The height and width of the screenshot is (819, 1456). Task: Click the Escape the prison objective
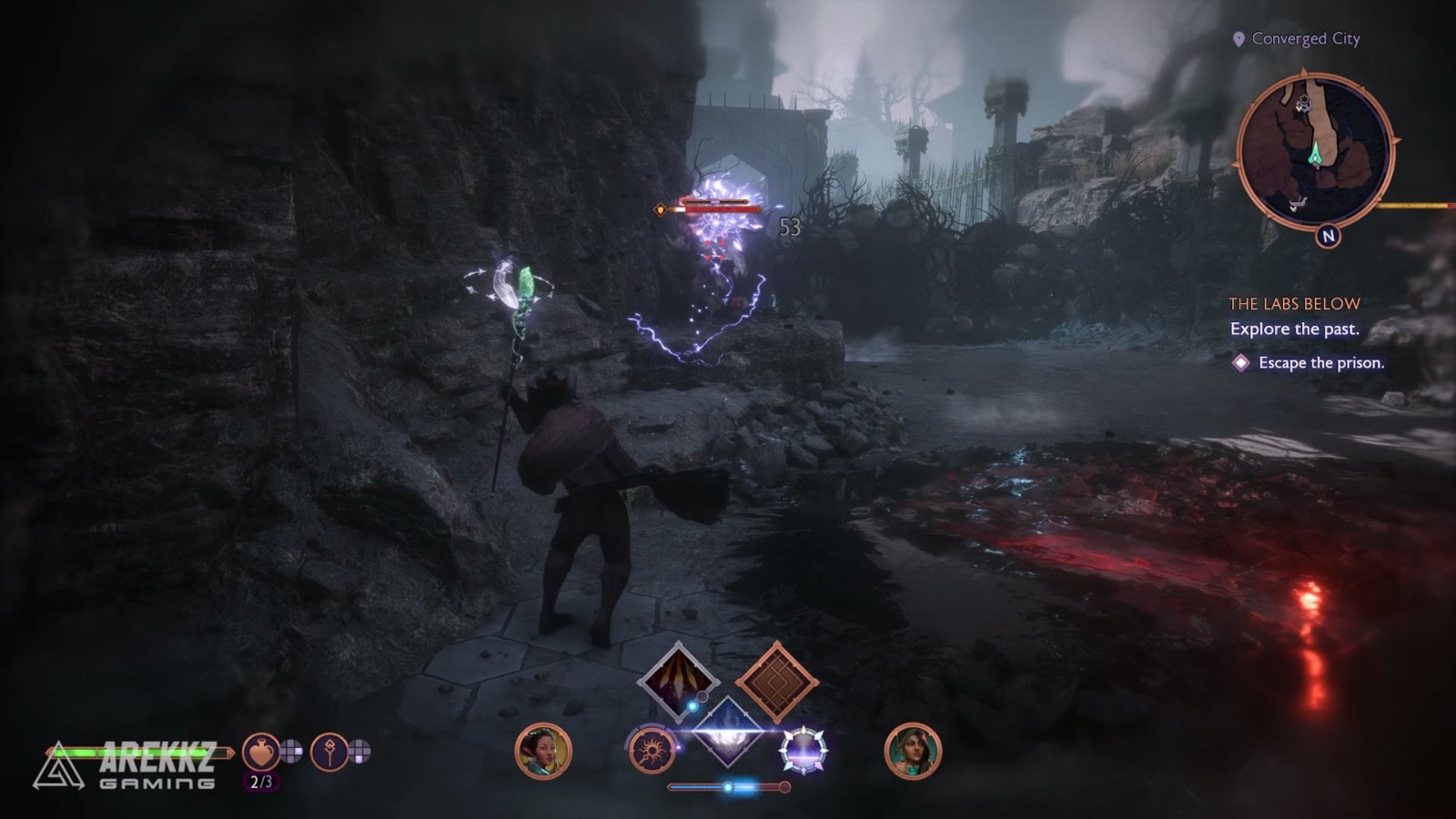pyautogui.click(x=1320, y=363)
